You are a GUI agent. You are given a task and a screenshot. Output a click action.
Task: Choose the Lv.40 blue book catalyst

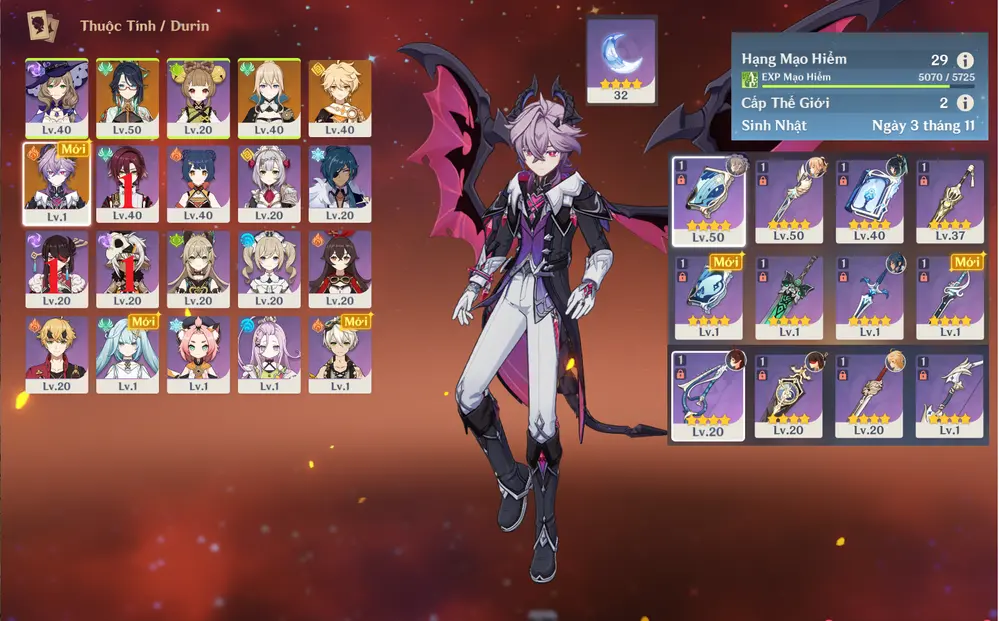pyautogui.click(x=869, y=200)
